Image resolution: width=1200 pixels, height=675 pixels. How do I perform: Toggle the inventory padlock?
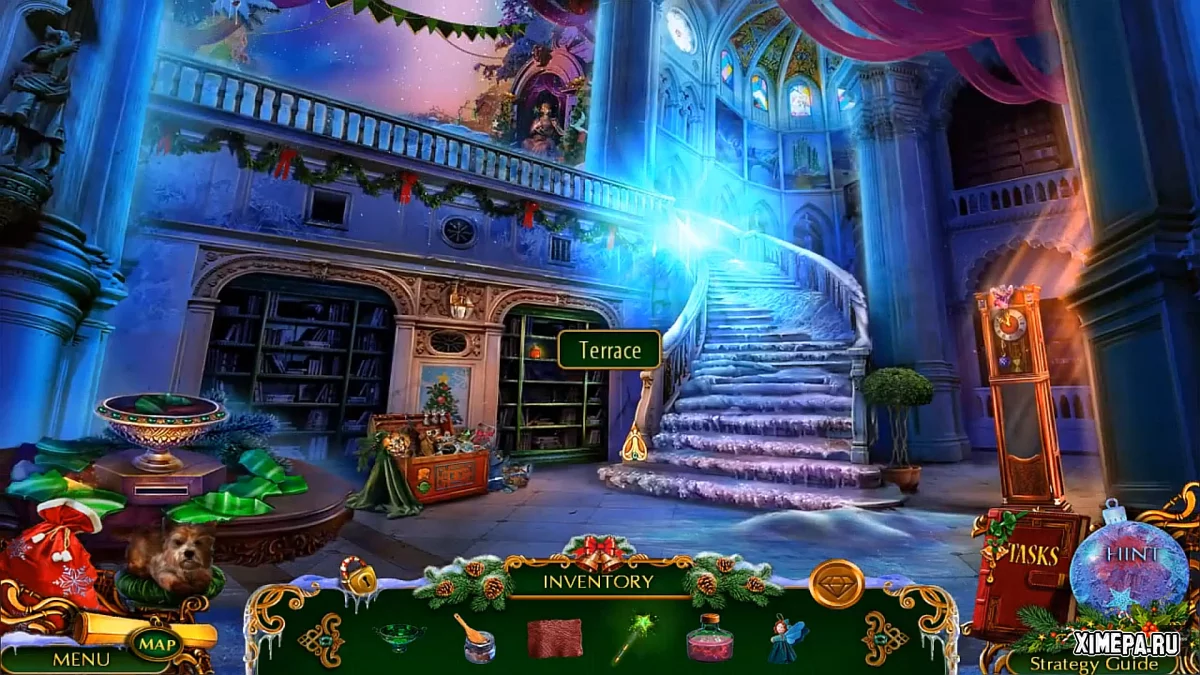point(357,575)
